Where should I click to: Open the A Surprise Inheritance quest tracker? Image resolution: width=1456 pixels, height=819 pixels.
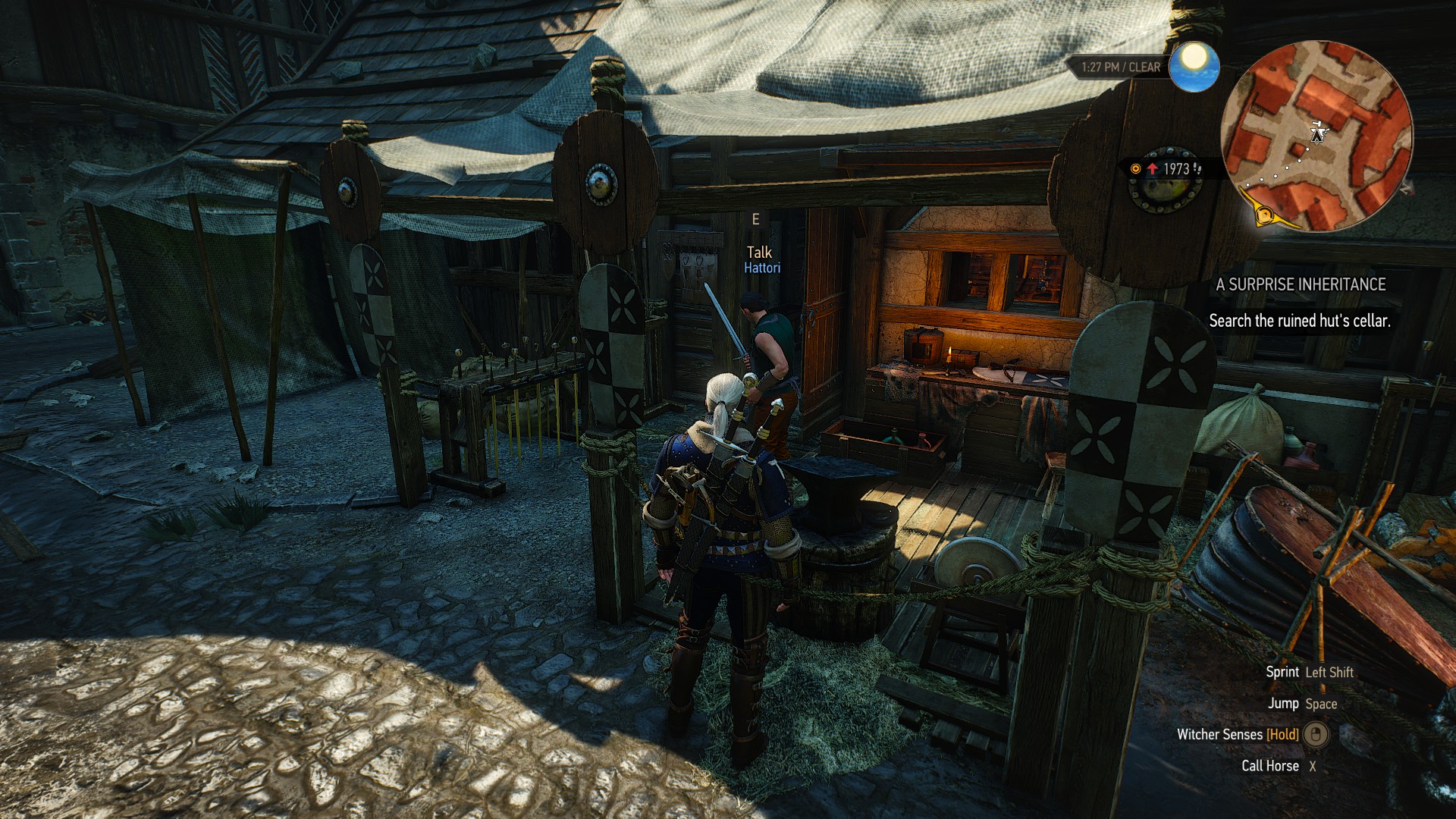click(x=1301, y=284)
